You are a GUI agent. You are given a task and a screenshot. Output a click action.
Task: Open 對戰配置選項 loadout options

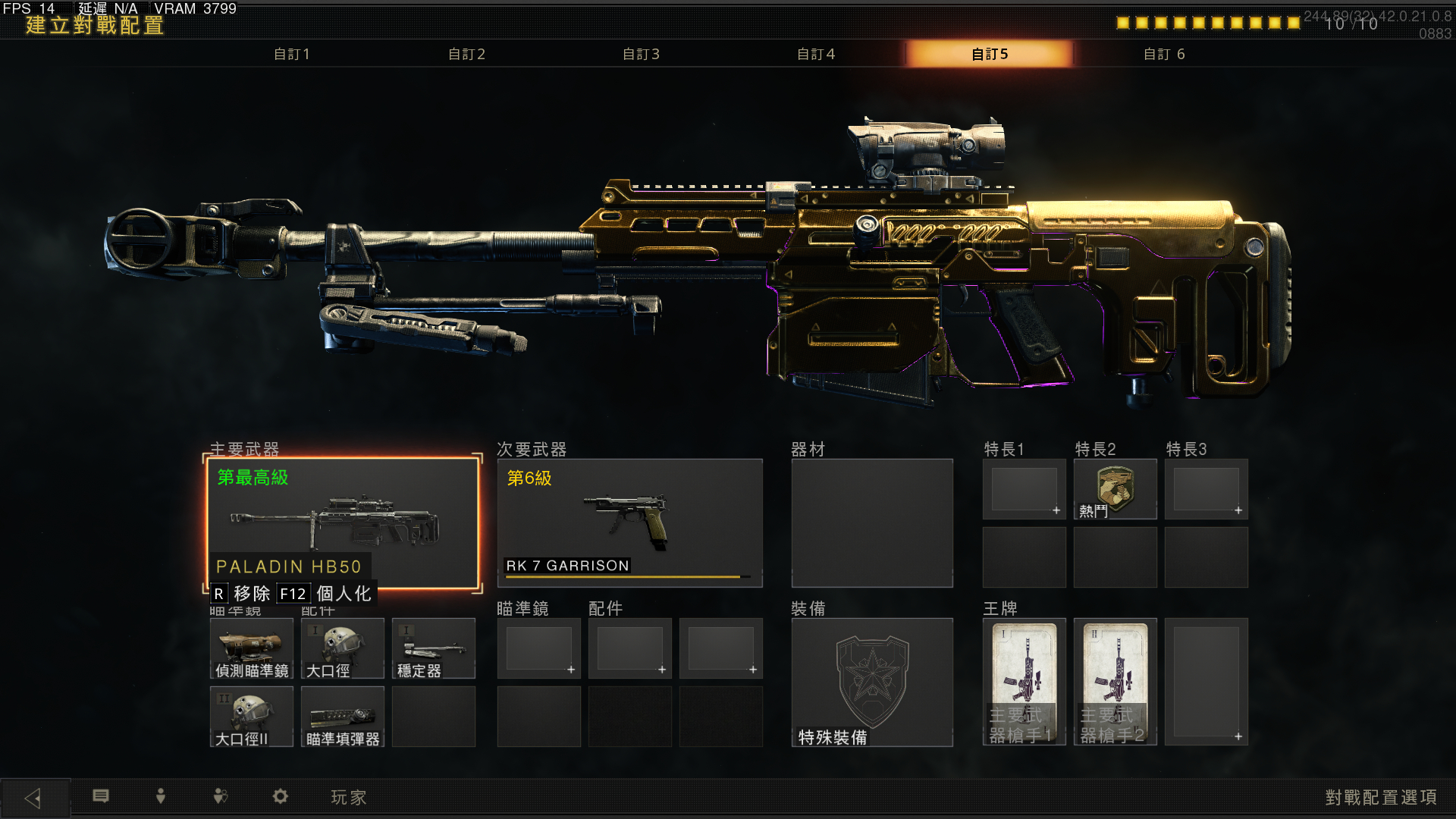tap(1381, 798)
